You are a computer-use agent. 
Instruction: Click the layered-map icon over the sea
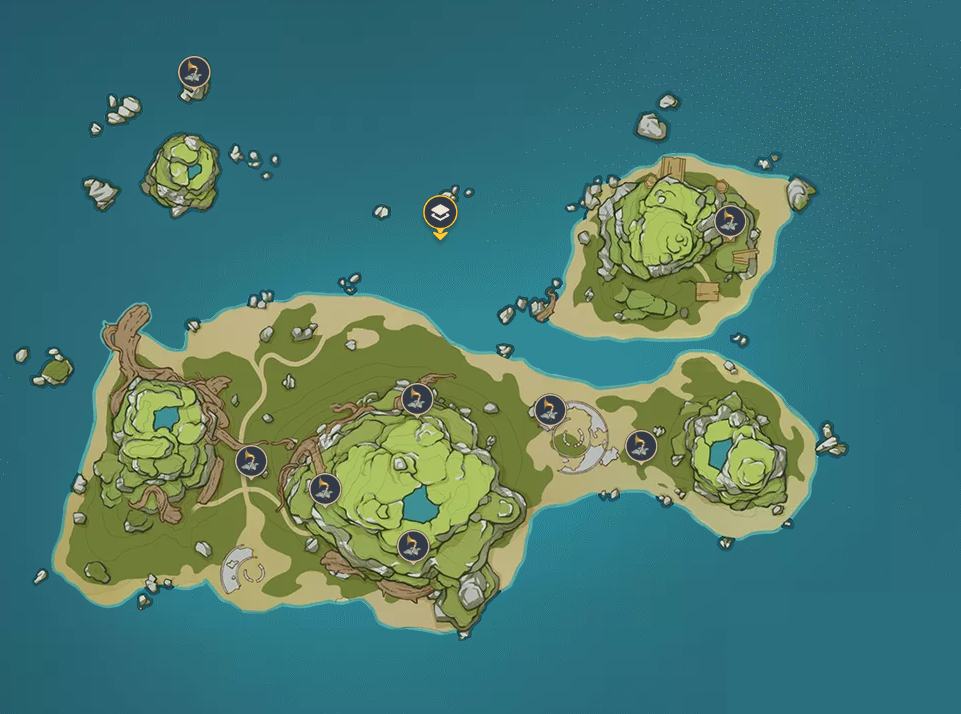point(440,212)
